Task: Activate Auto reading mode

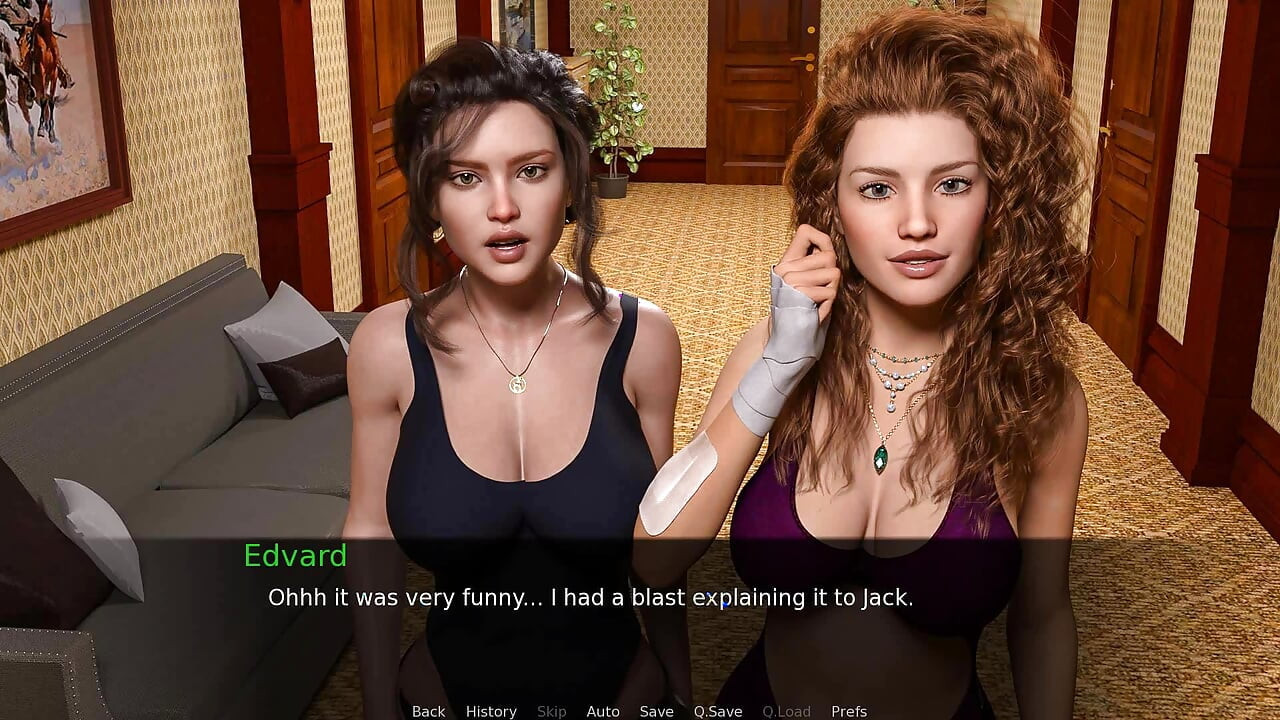Action: pos(604,711)
